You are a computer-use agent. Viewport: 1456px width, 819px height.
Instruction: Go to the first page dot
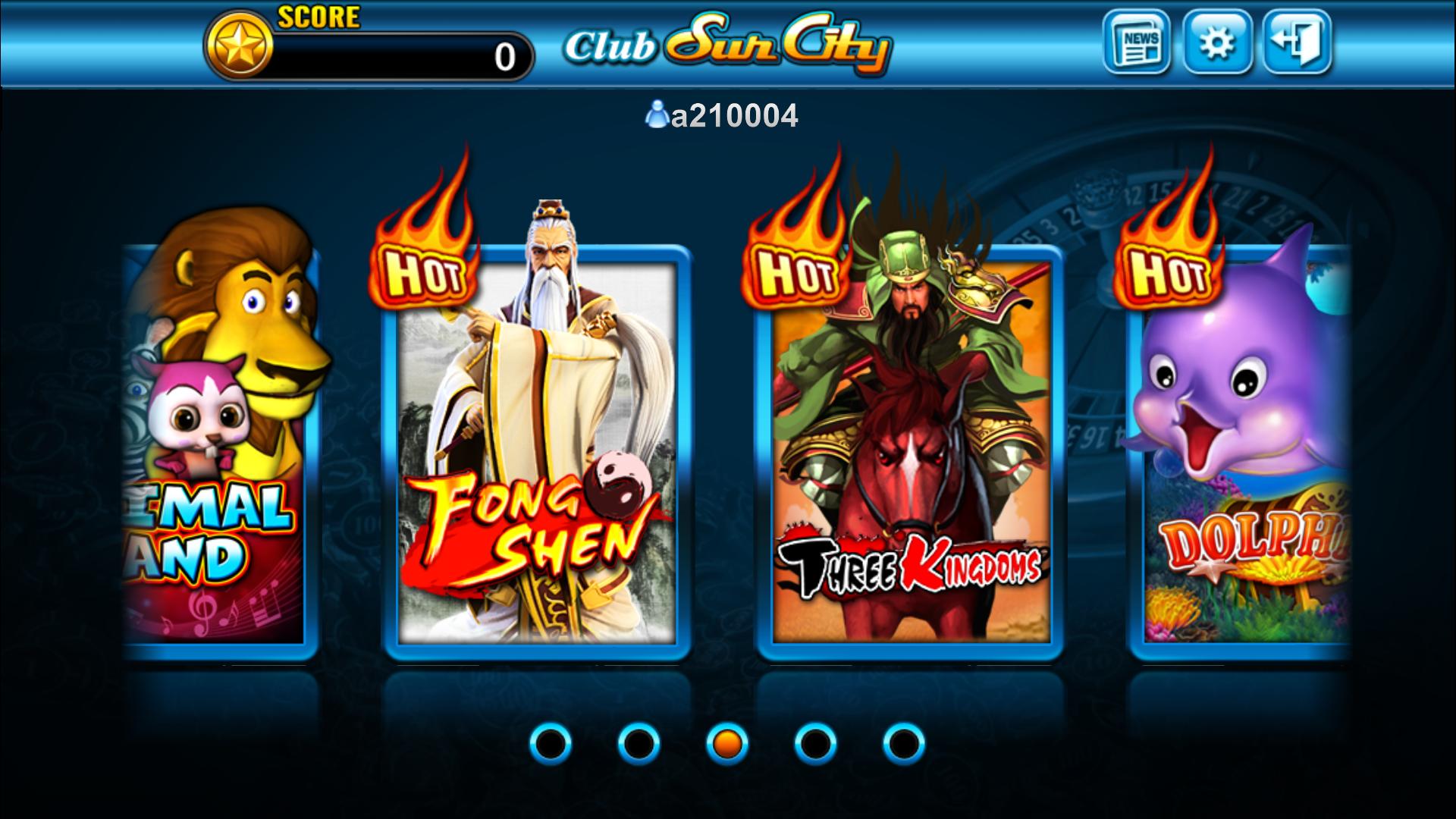coord(550,743)
